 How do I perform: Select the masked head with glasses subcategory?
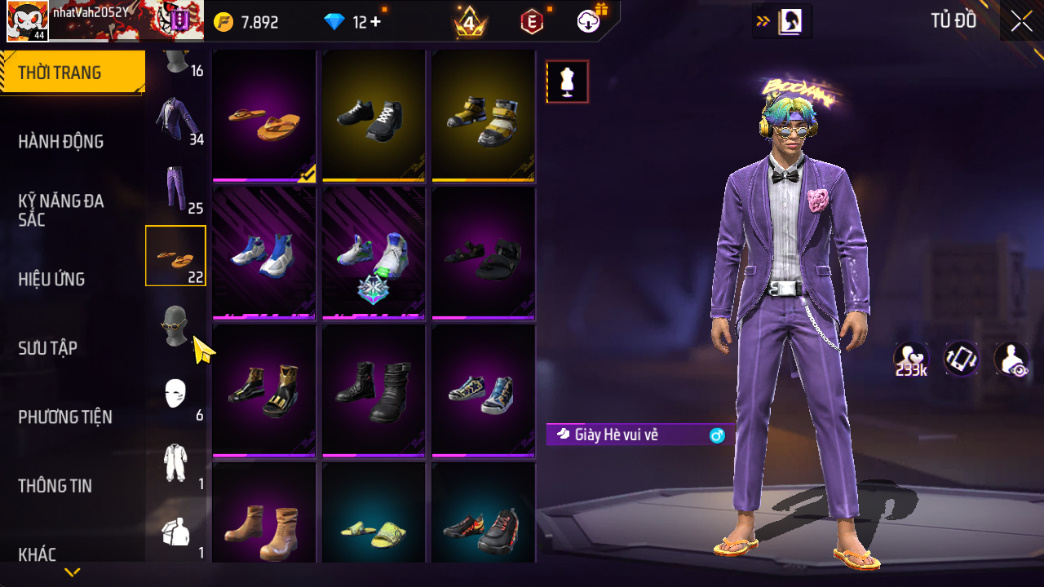click(176, 326)
